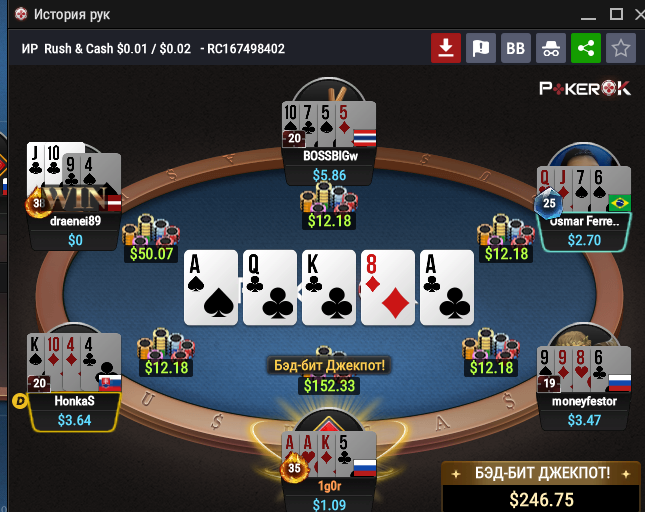645x512 pixels.
Task: Mark the hand as favorite with the star
Action: 621,48
